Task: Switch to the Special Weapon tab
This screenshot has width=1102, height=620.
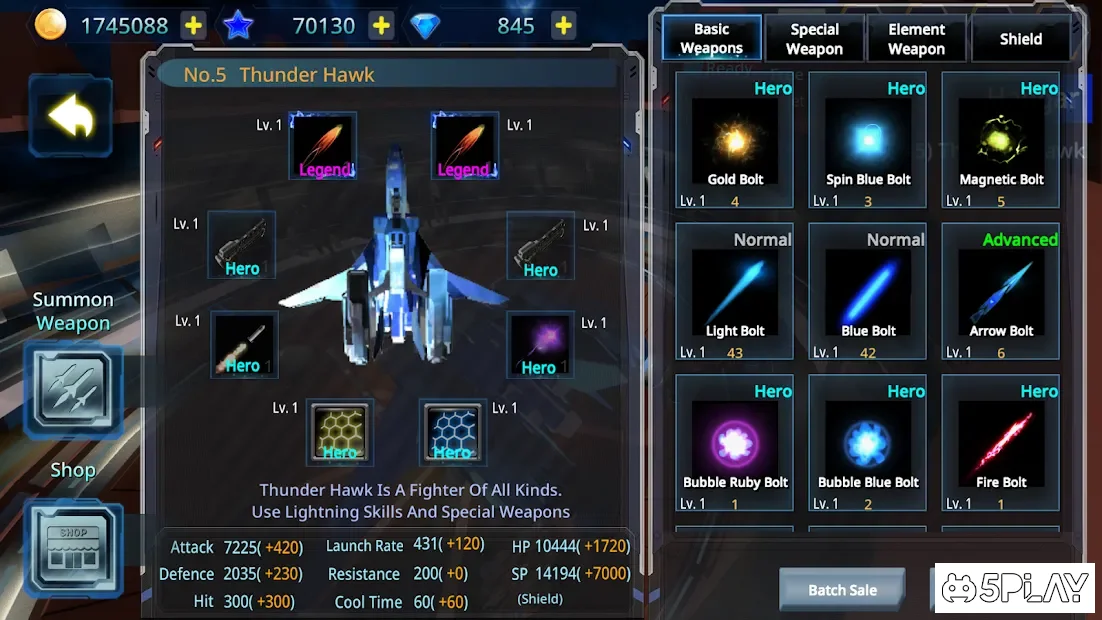Action: click(814, 39)
